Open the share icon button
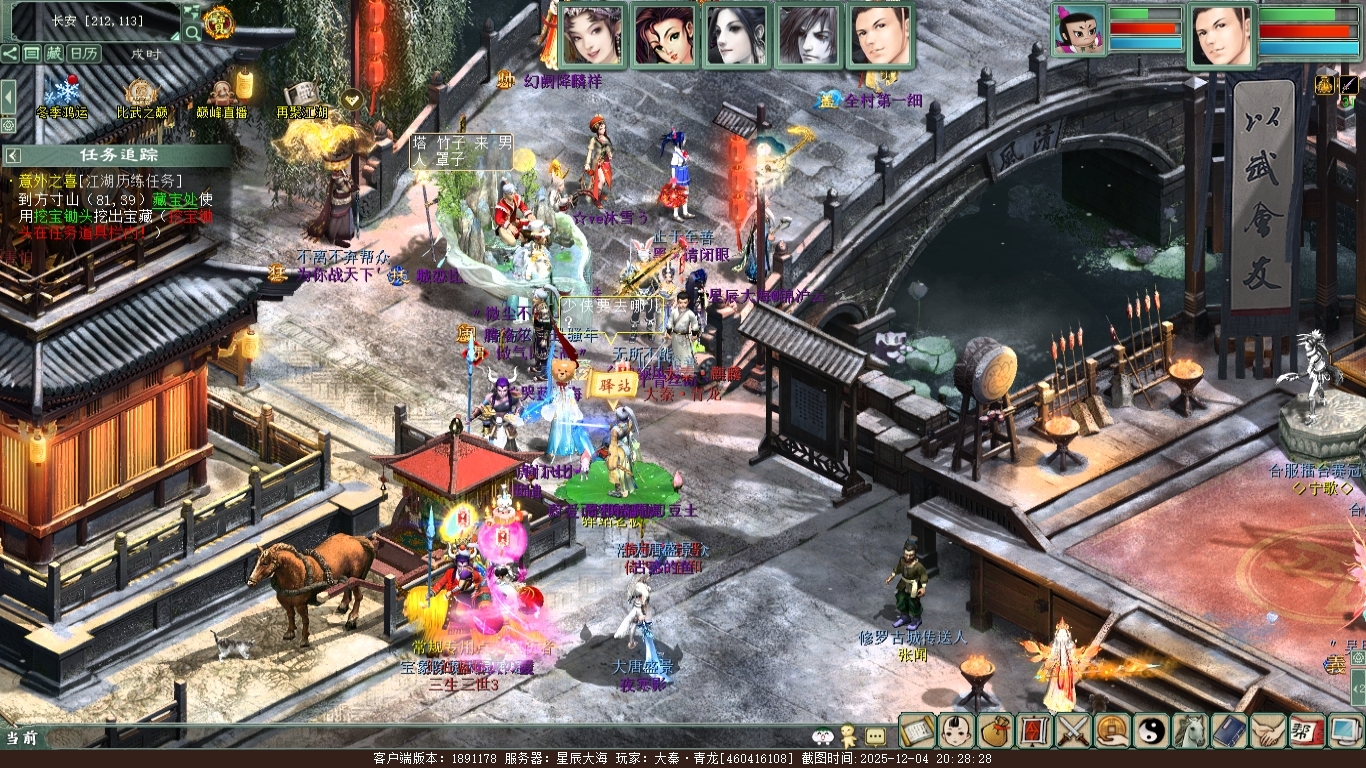Screen dimensions: 1366x768 [x=9, y=53]
